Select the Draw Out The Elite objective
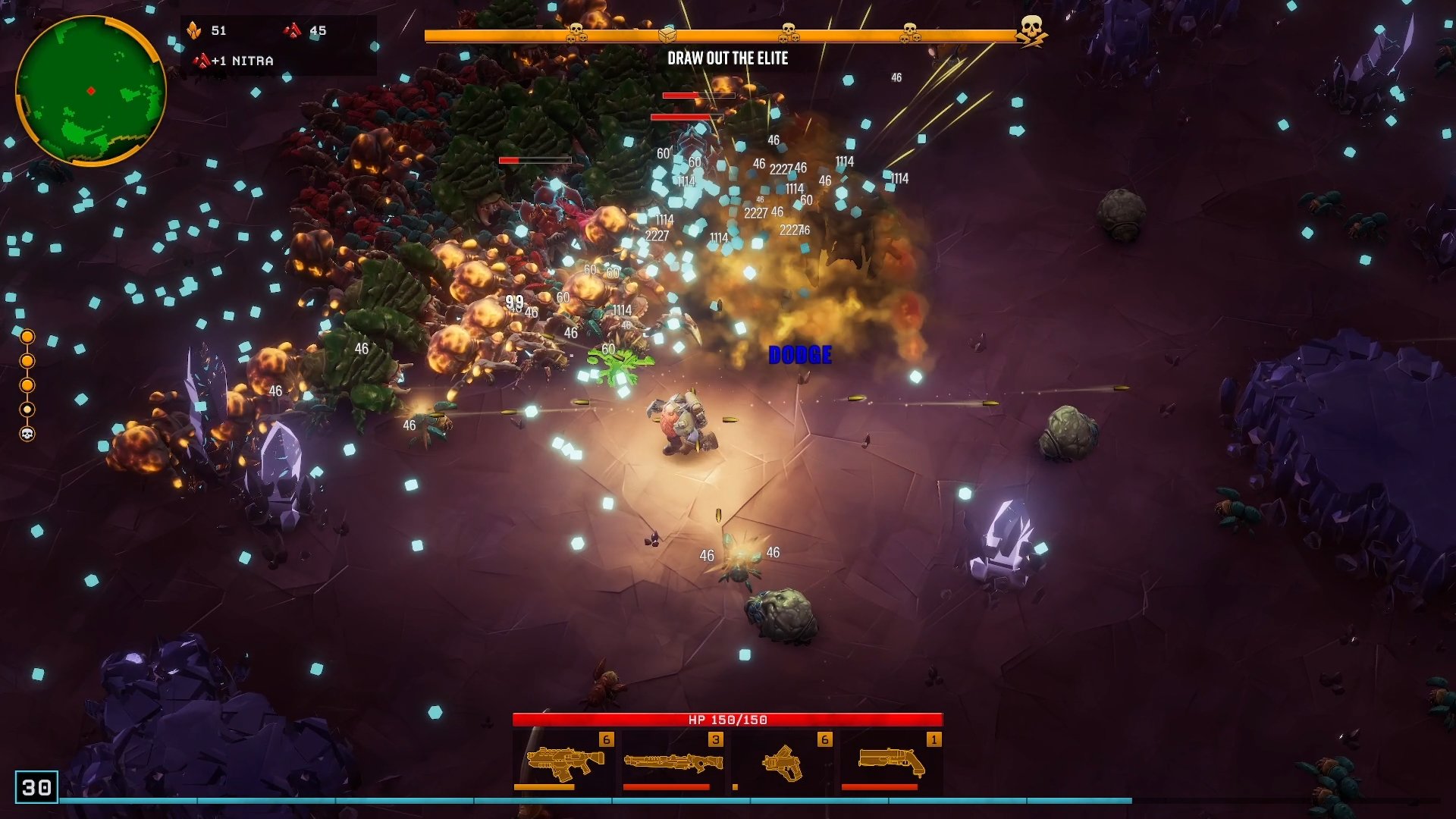 click(727, 58)
